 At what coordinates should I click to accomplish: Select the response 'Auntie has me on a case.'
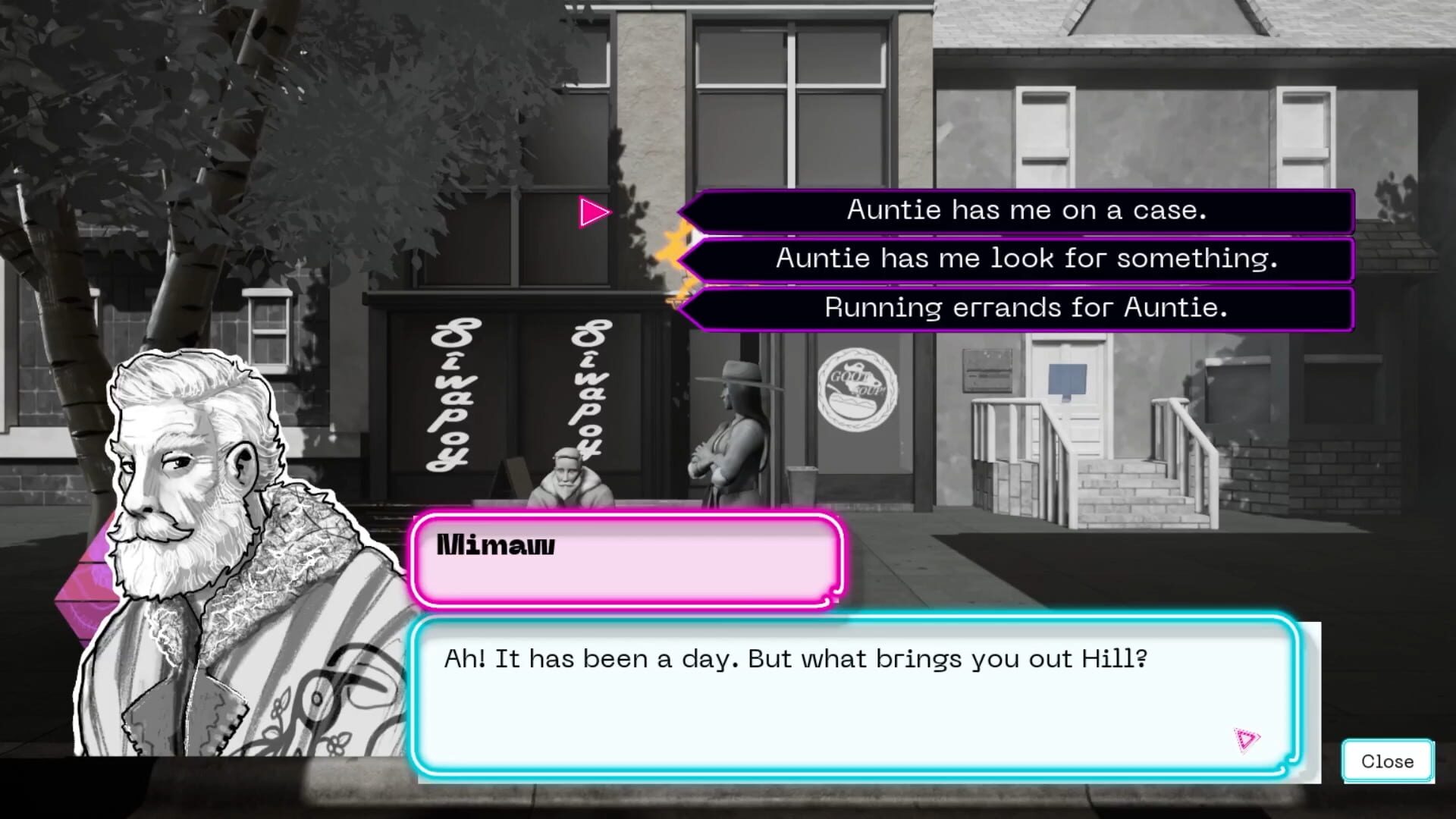(1020, 211)
